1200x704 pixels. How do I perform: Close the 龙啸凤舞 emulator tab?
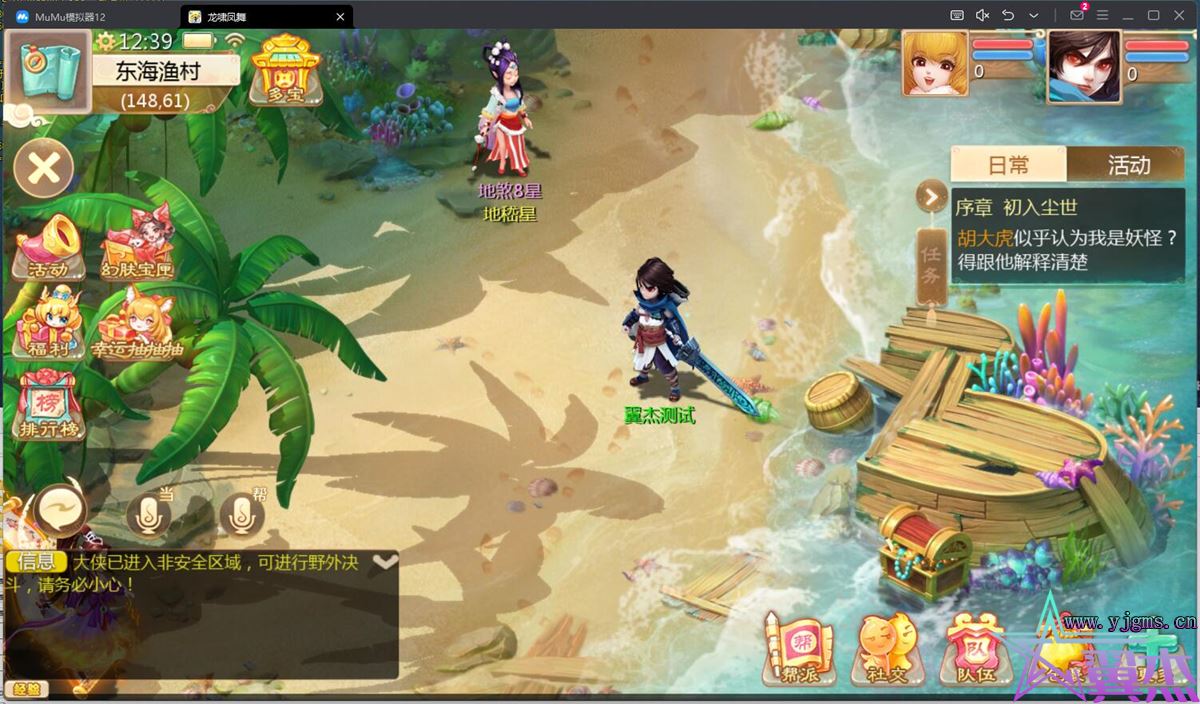[341, 17]
